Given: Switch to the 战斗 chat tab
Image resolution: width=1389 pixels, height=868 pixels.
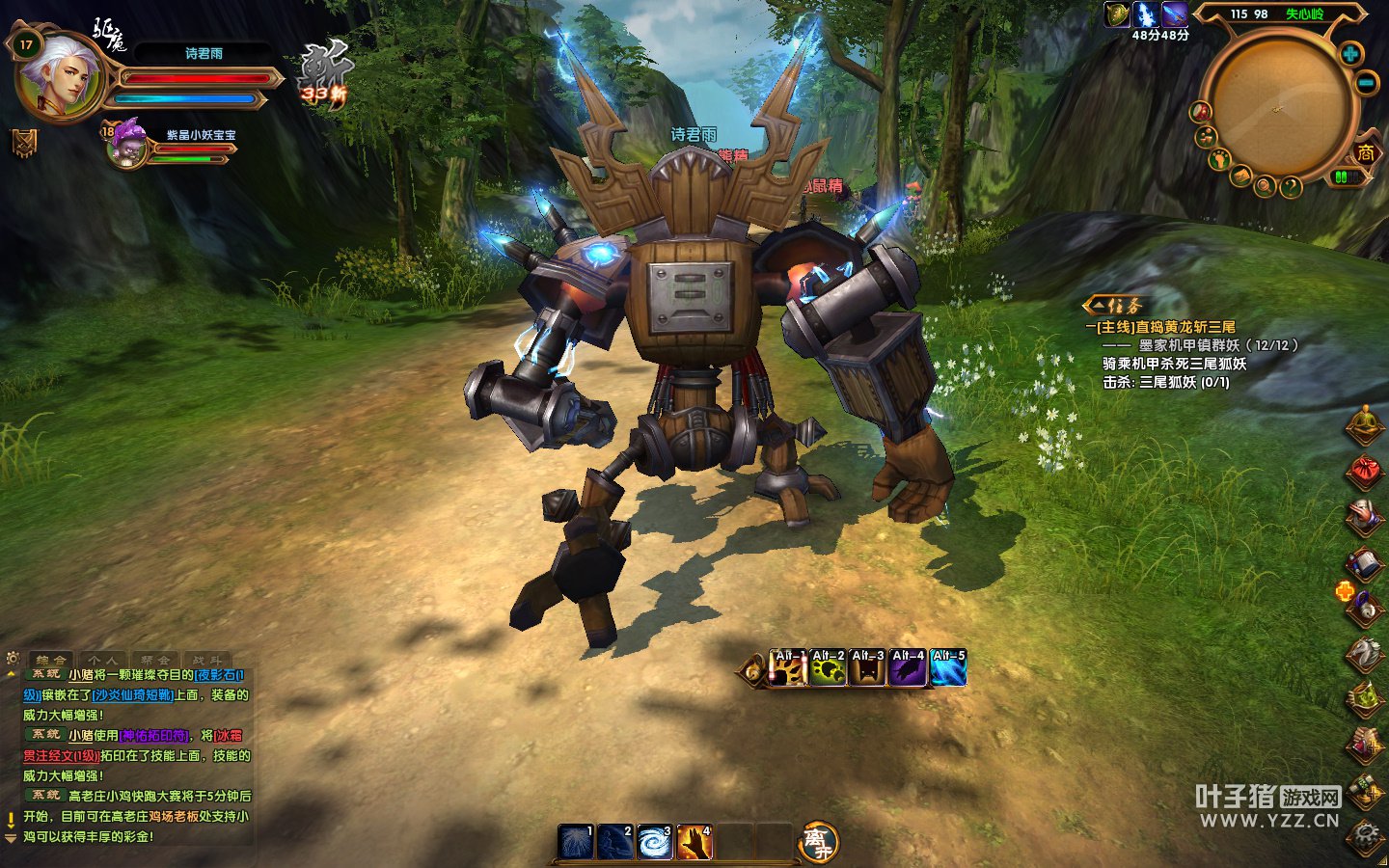Looking at the screenshot, I should [205, 661].
